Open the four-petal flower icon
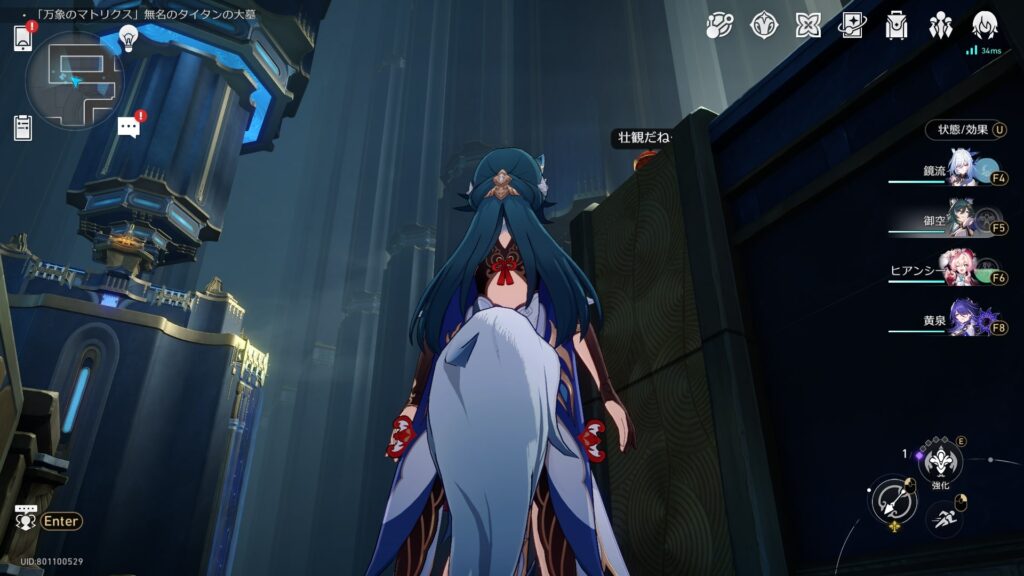 808,25
